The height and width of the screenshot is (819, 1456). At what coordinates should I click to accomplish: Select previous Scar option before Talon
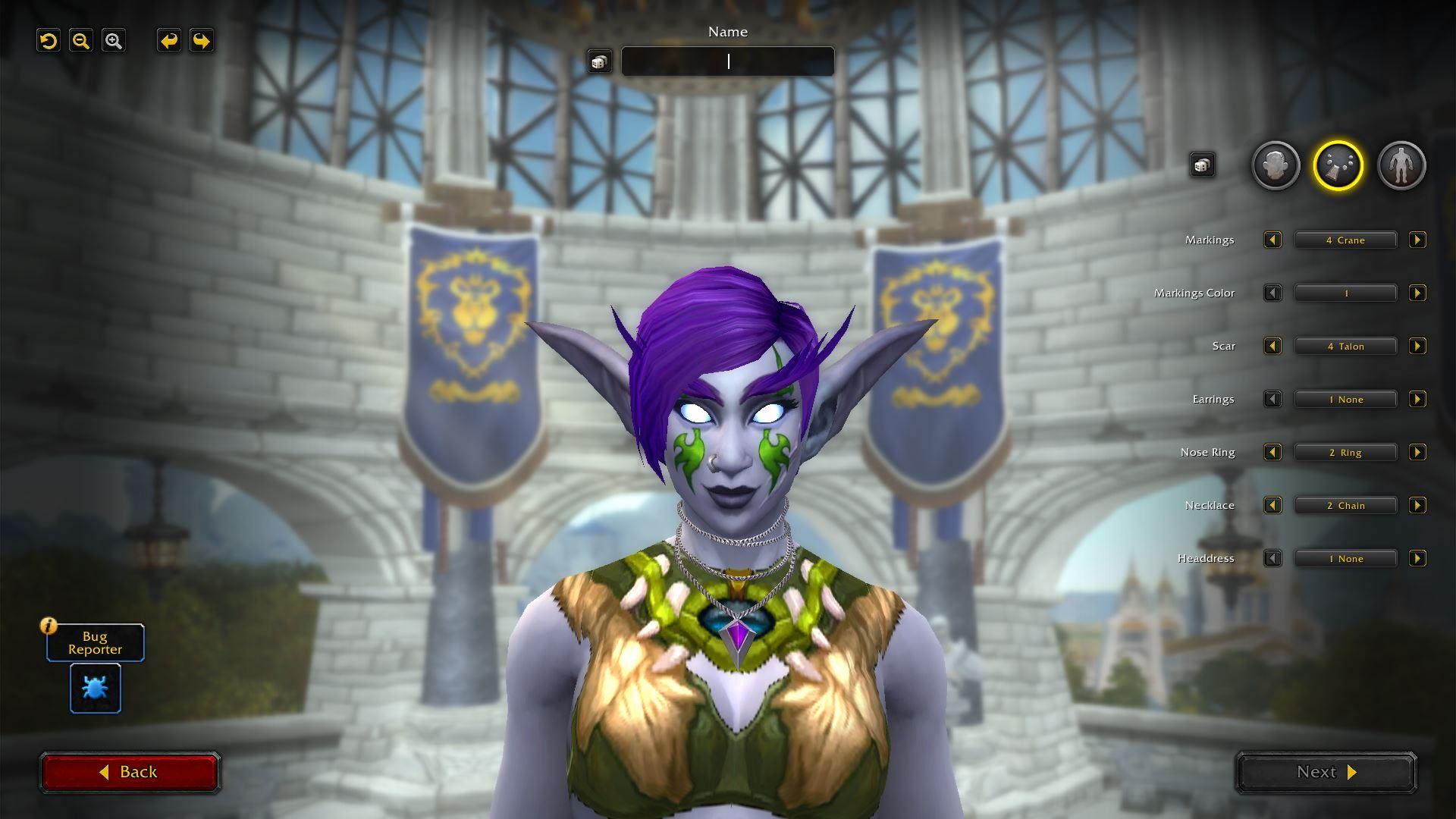coord(1272,347)
